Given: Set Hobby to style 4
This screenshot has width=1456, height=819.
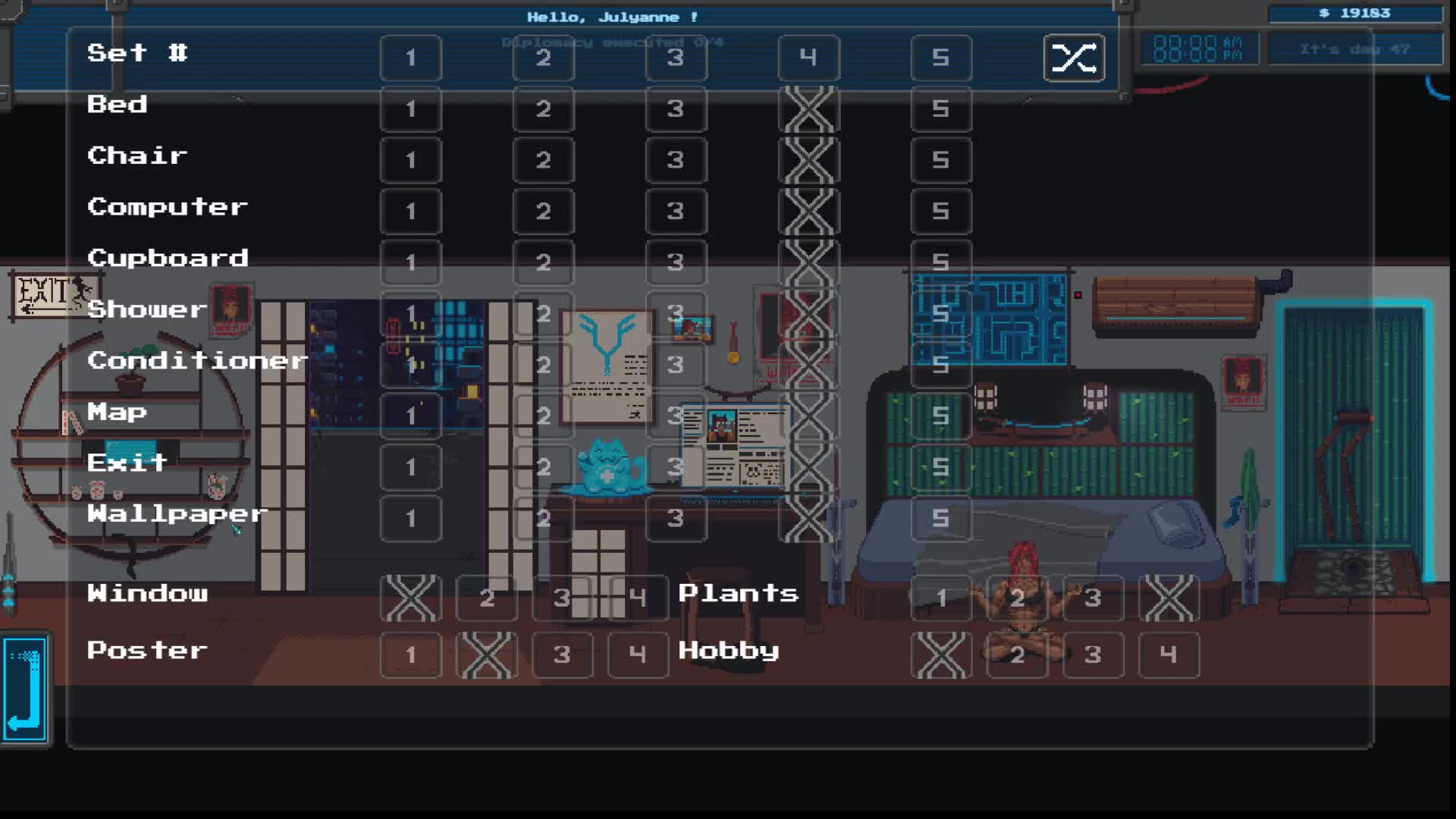Looking at the screenshot, I should tap(1169, 654).
